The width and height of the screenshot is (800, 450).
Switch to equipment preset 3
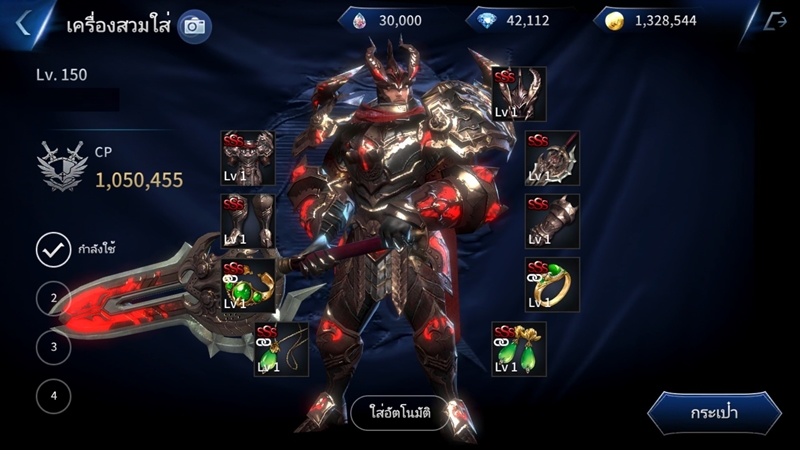53,347
